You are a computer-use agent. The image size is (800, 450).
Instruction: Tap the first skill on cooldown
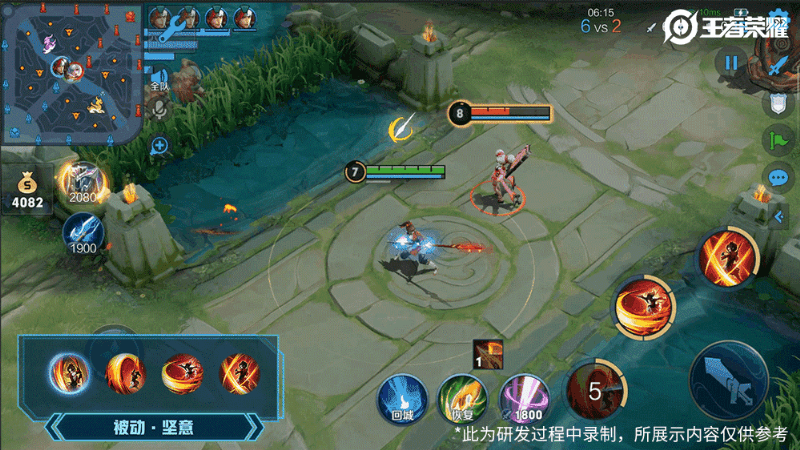[595, 390]
